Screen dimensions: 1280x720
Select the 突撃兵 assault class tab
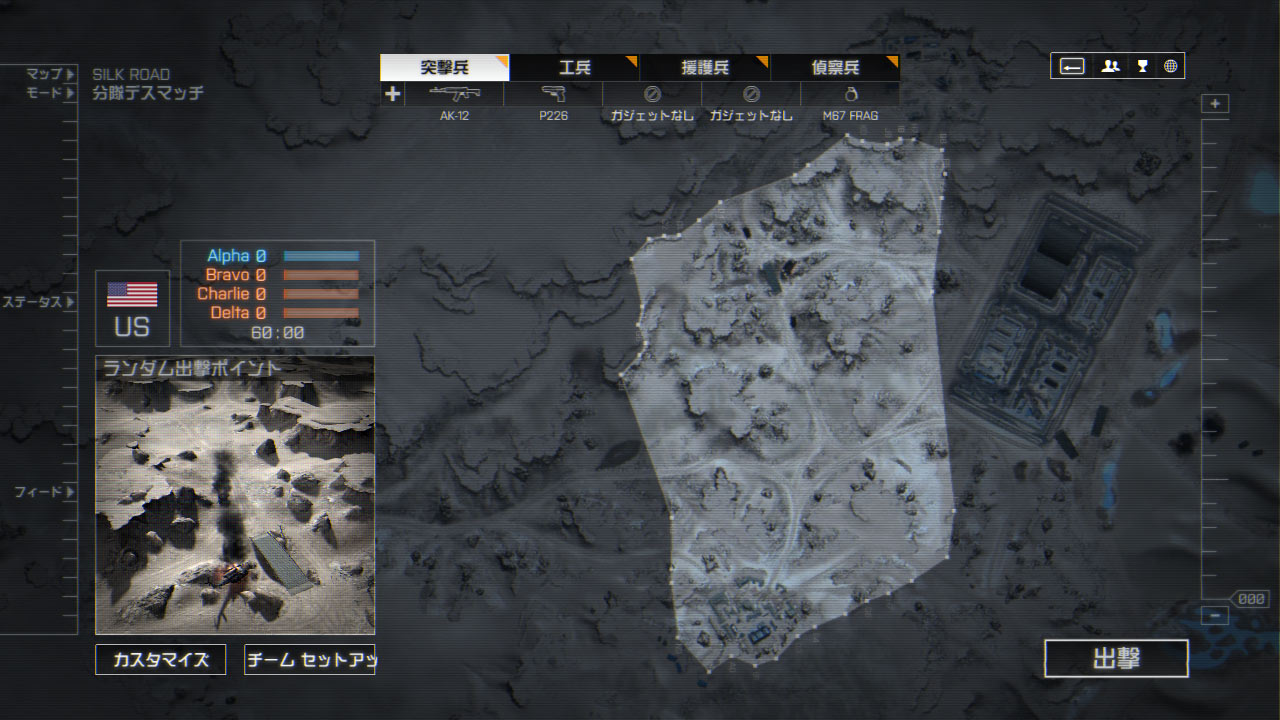pyautogui.click(x=444, y=68)
